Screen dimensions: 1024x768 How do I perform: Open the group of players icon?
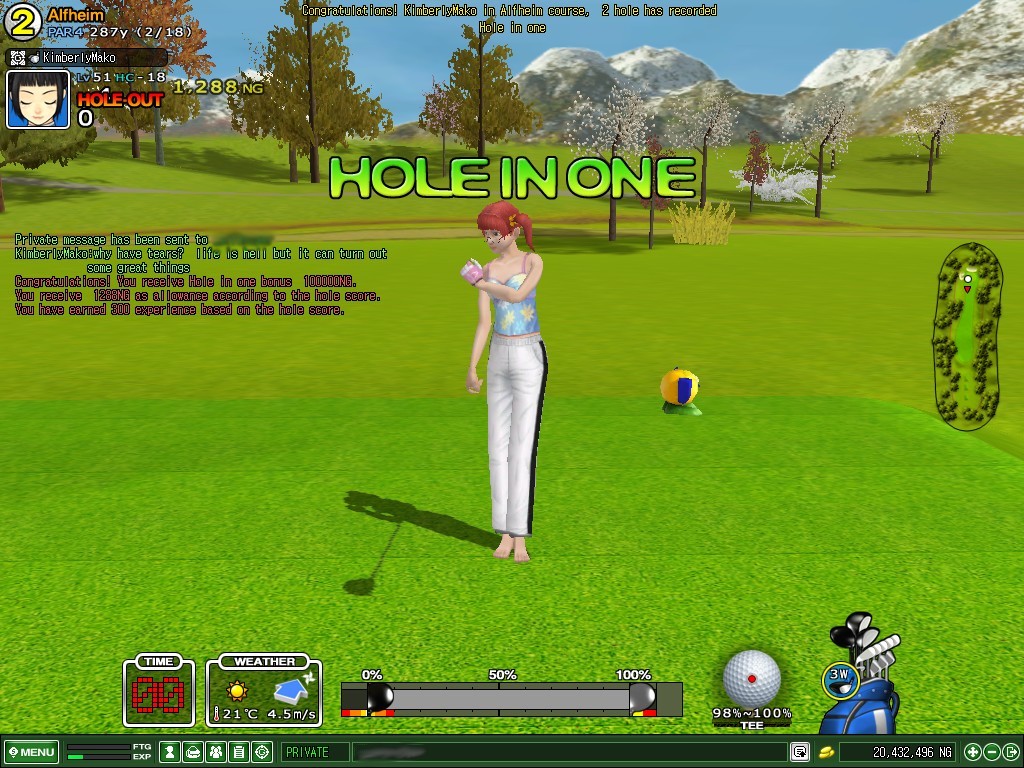[216, 752]
